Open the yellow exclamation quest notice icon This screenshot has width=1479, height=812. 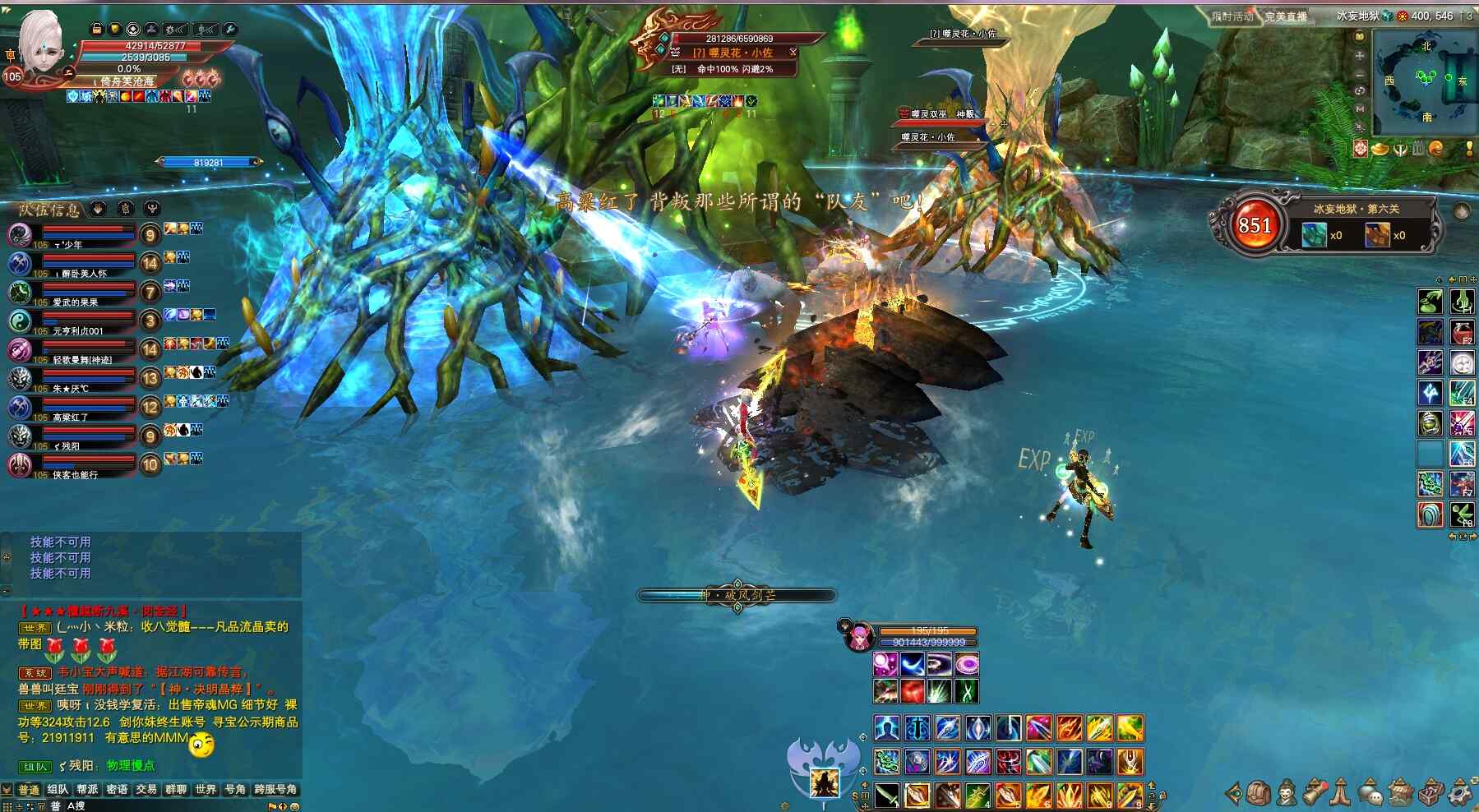point(1469,149)
